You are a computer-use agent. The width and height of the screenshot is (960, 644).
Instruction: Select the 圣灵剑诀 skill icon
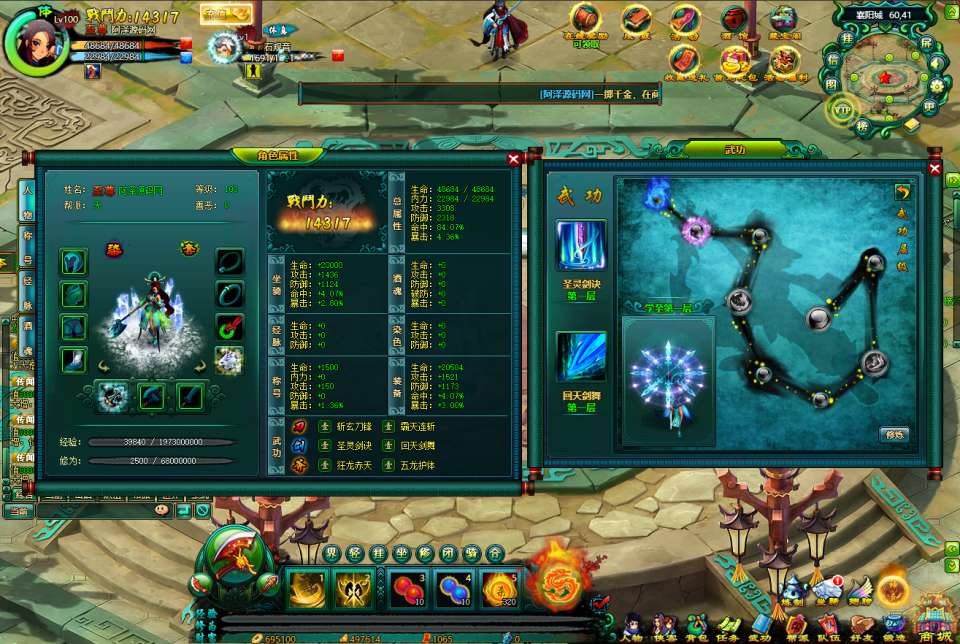580,246
